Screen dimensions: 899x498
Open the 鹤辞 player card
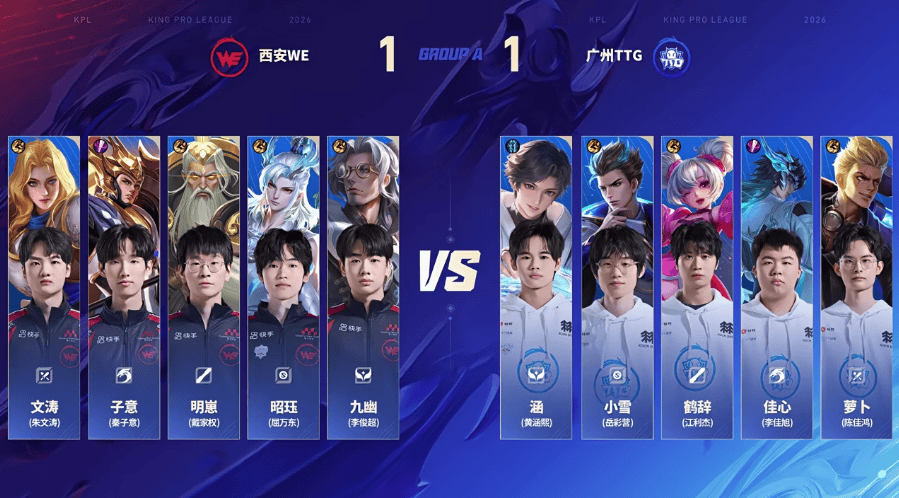[x=696, y=288]
